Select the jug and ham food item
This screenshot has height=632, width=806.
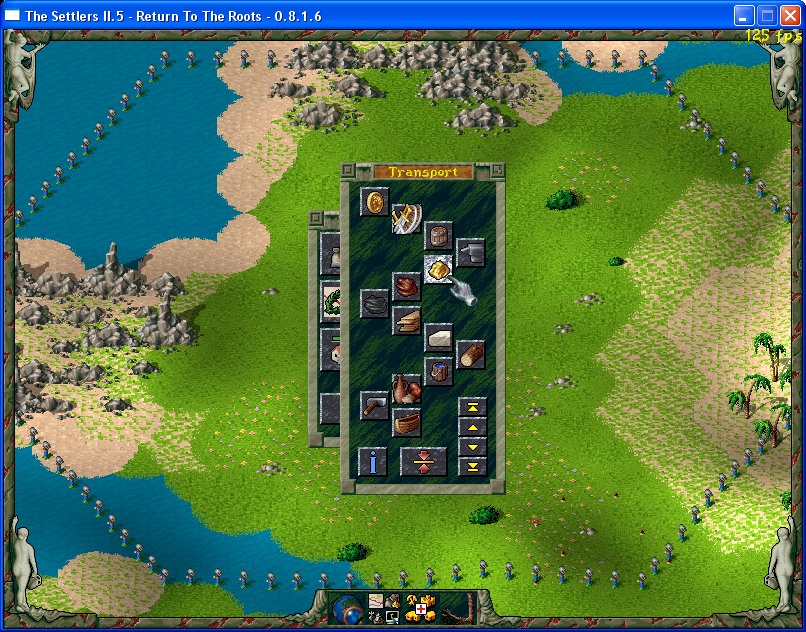tap(406, 388)
